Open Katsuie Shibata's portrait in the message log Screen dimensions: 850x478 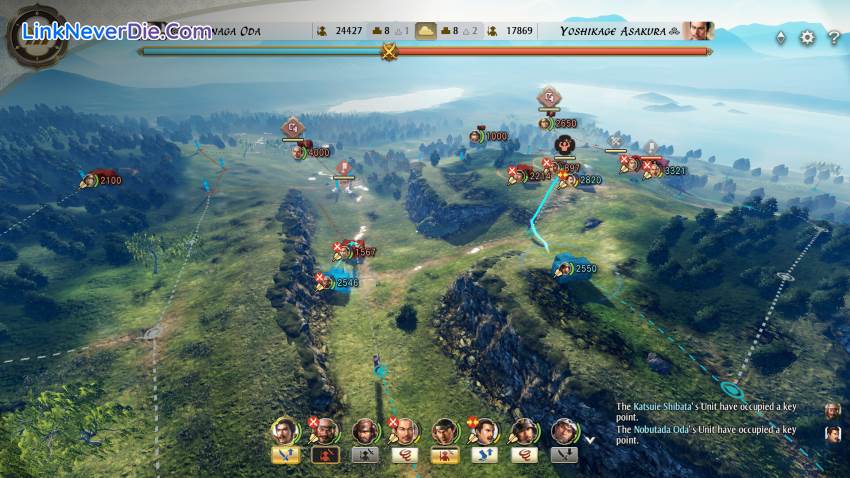[x=833, y=410]
